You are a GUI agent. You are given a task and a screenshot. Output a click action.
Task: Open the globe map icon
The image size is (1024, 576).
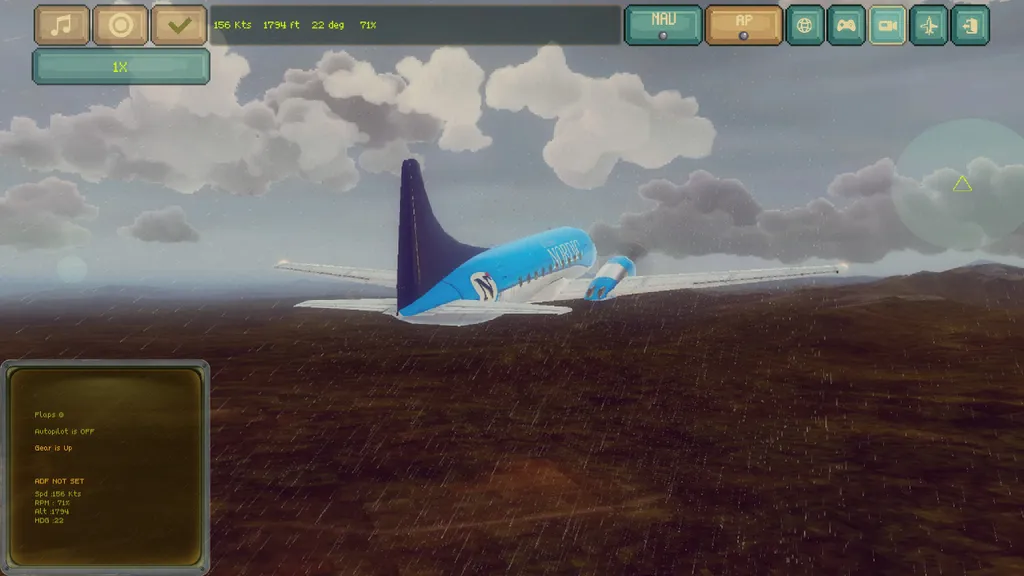click(x=805, y=25)
